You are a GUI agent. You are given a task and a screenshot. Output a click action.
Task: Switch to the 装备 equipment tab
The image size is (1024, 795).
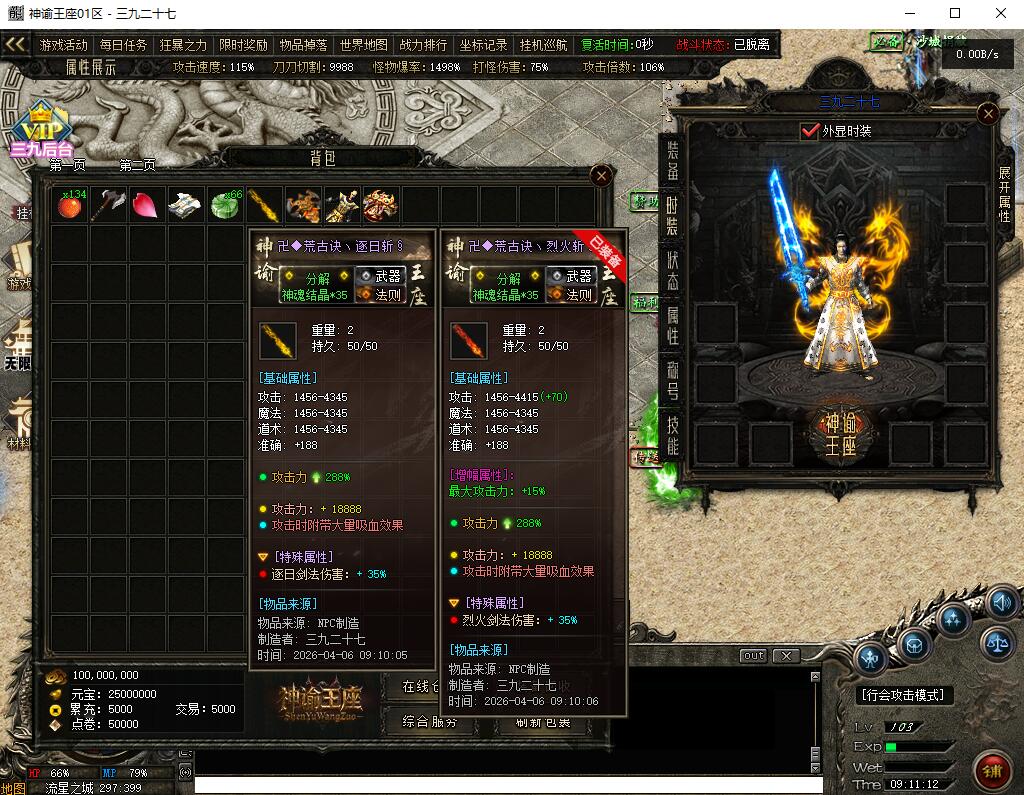[x=673, y=161]
